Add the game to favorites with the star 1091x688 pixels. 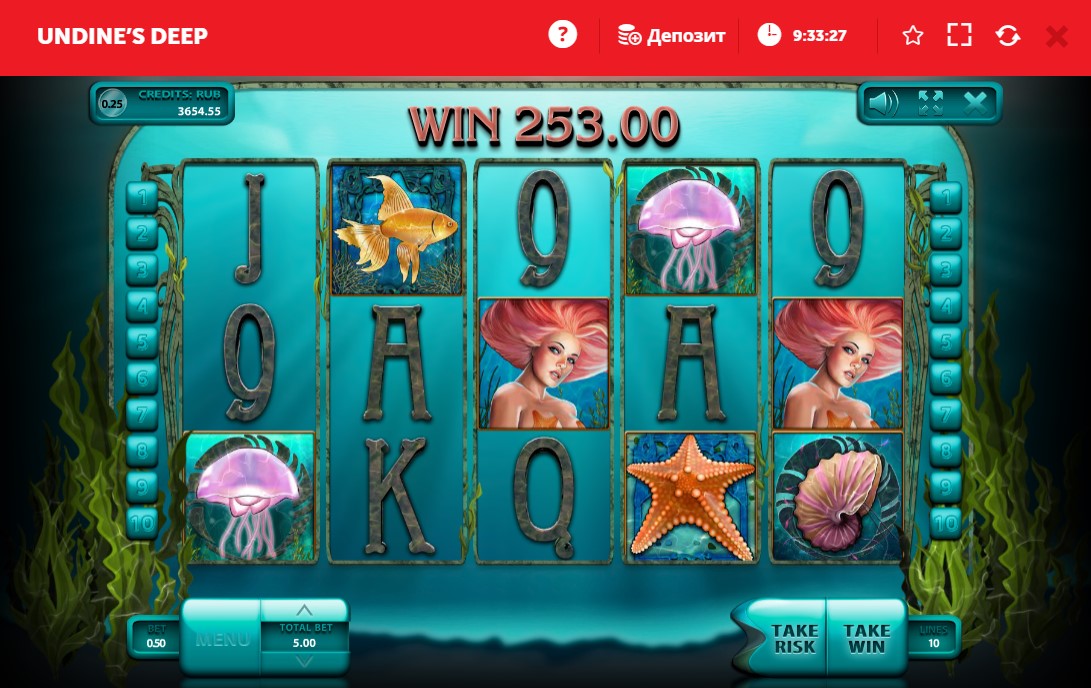tap(912, 36)
